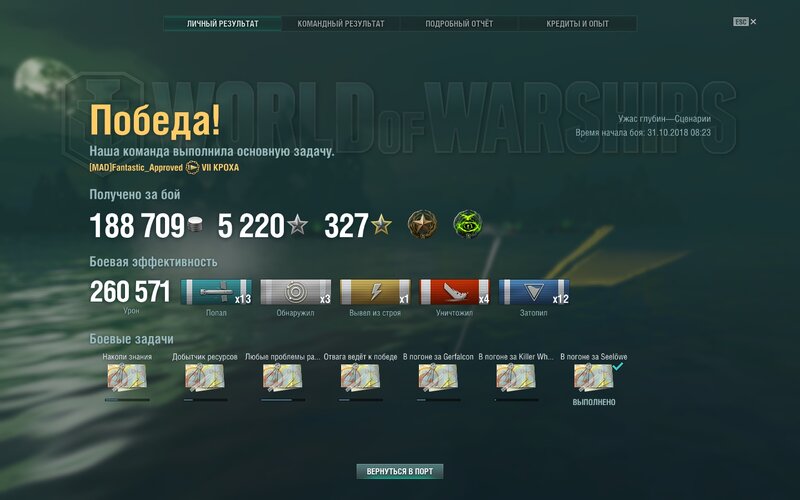Select the Кредиты и опыт tab
Screen dimensions: 800x500
577,23
